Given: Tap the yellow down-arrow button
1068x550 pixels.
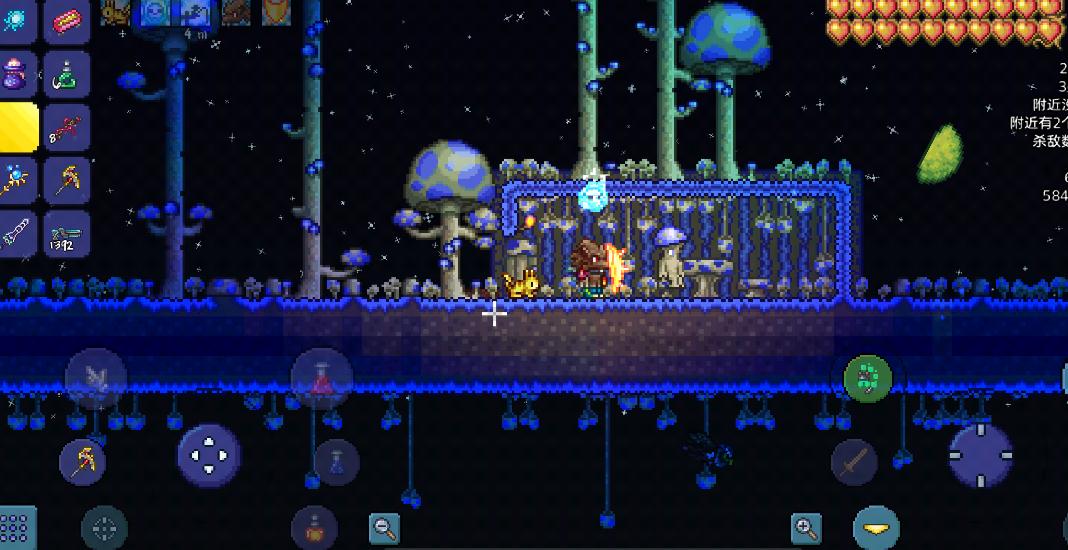Looking at the screenshot, I should point(876,528).
